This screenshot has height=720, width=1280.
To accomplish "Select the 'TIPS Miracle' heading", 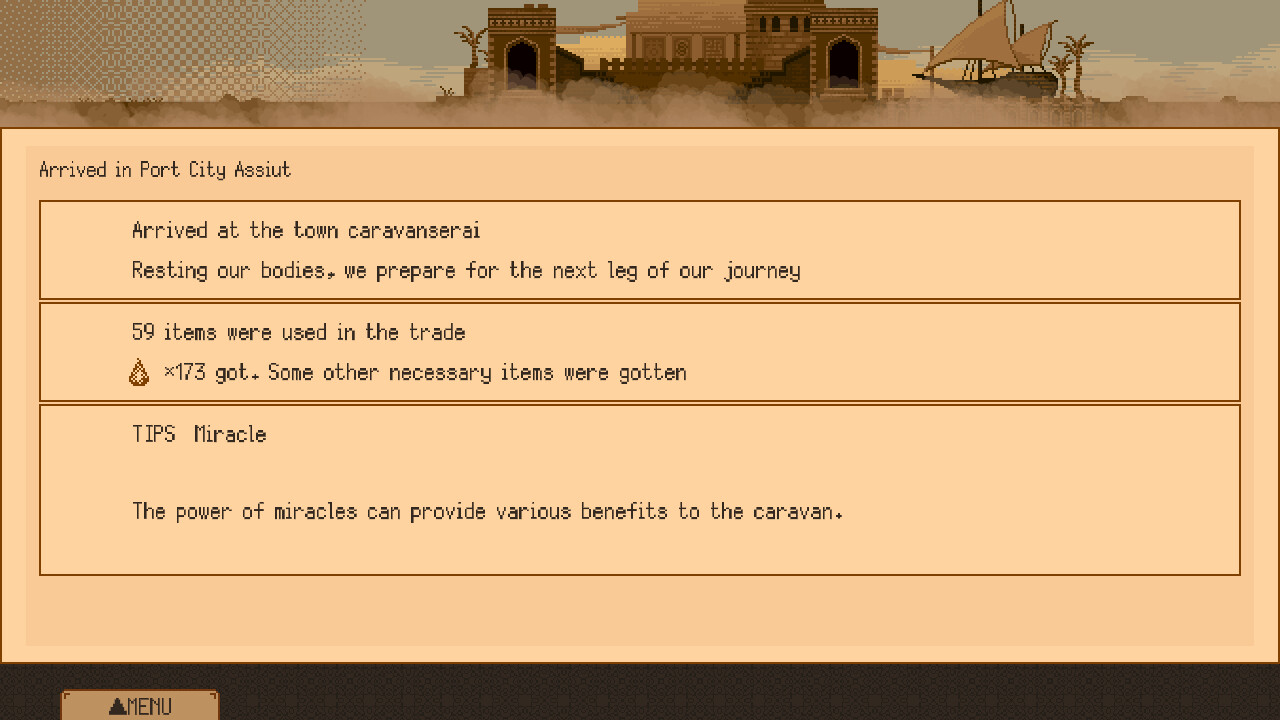I will pos(198,434).
